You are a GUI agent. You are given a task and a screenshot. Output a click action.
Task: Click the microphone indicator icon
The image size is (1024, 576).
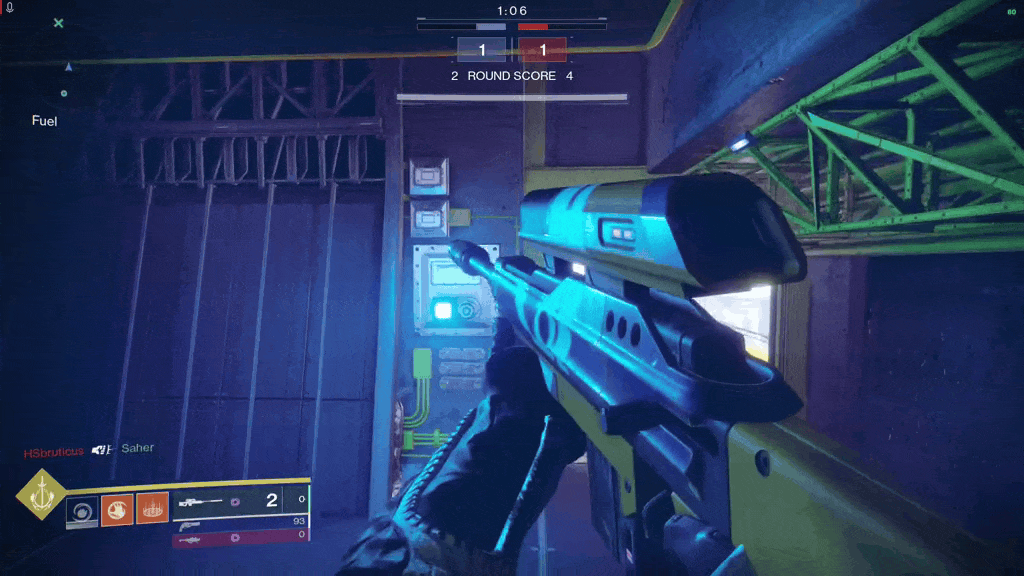10,8
